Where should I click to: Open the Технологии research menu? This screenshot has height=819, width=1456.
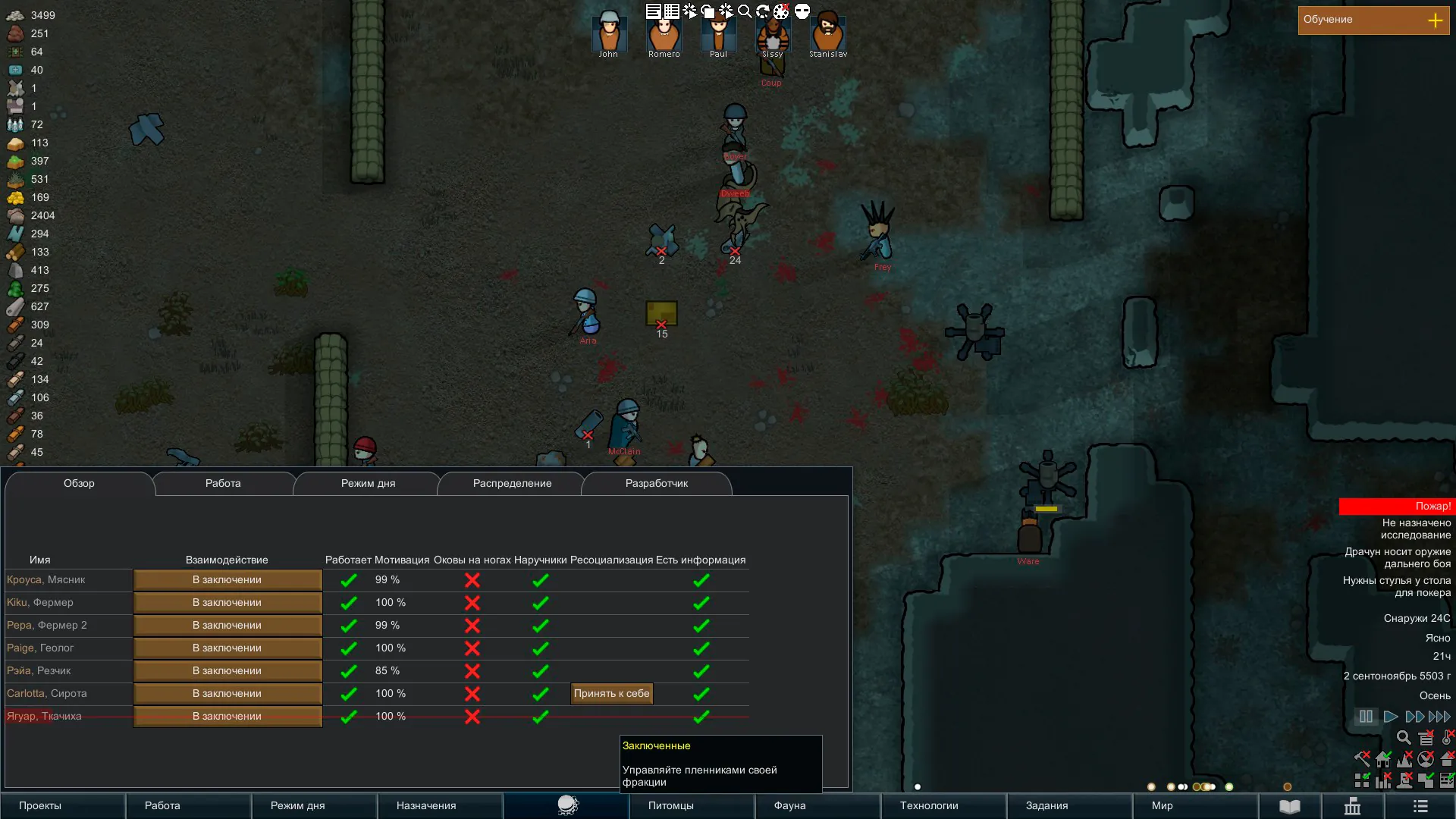pos(929,806)
